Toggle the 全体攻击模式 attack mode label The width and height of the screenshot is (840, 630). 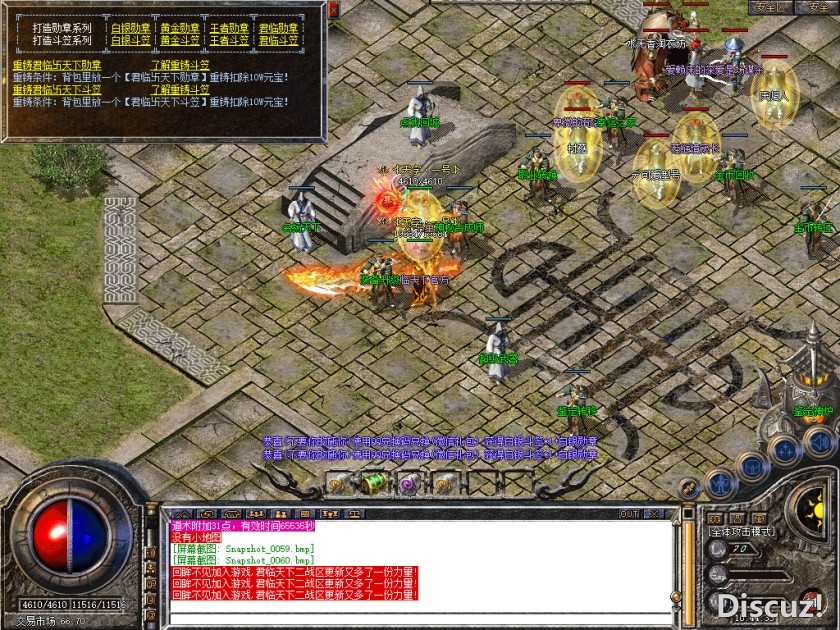[x=742, y=532]
